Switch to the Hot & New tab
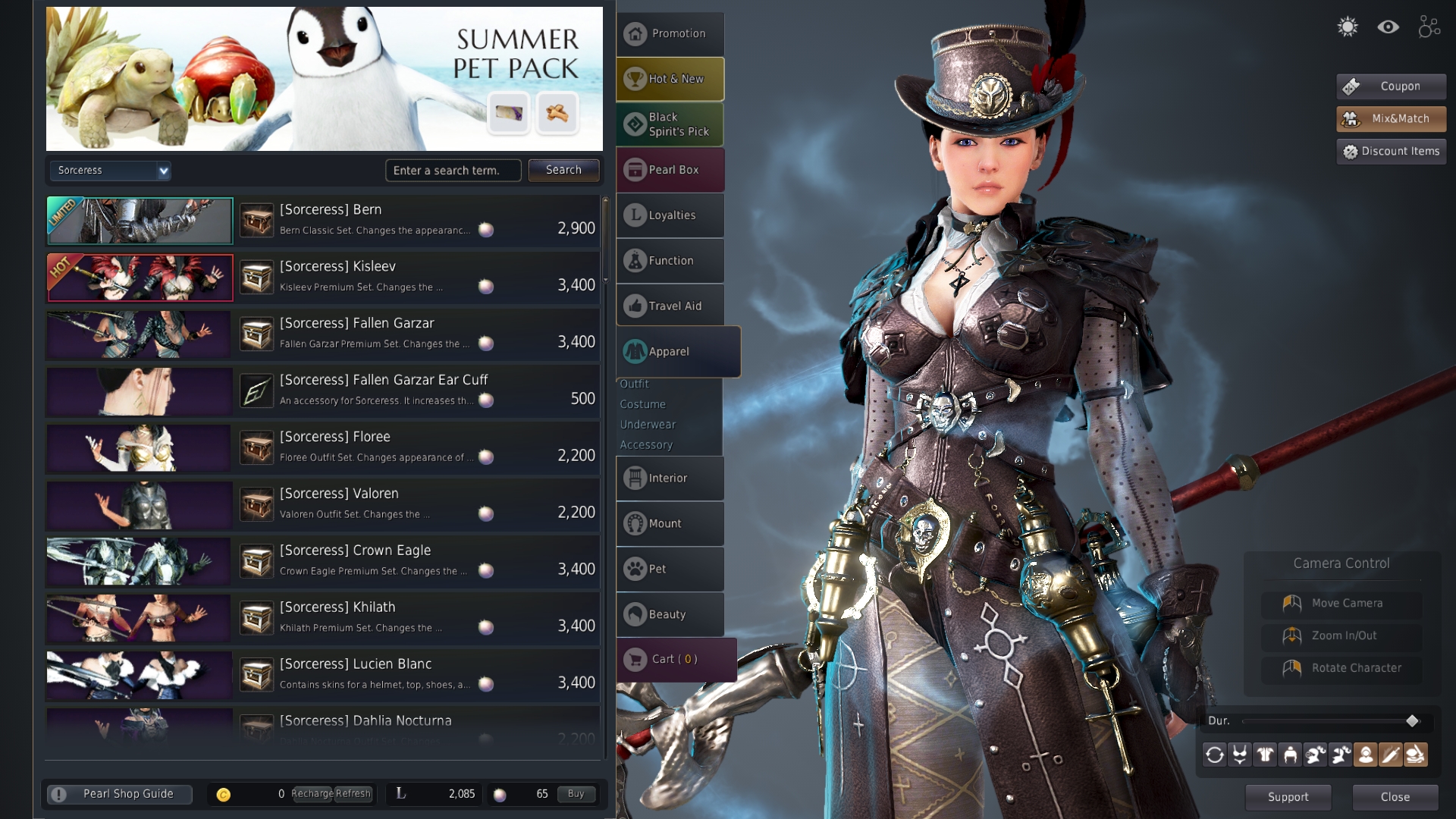Viewport: 1456px width, 819px height. (670, 78)
